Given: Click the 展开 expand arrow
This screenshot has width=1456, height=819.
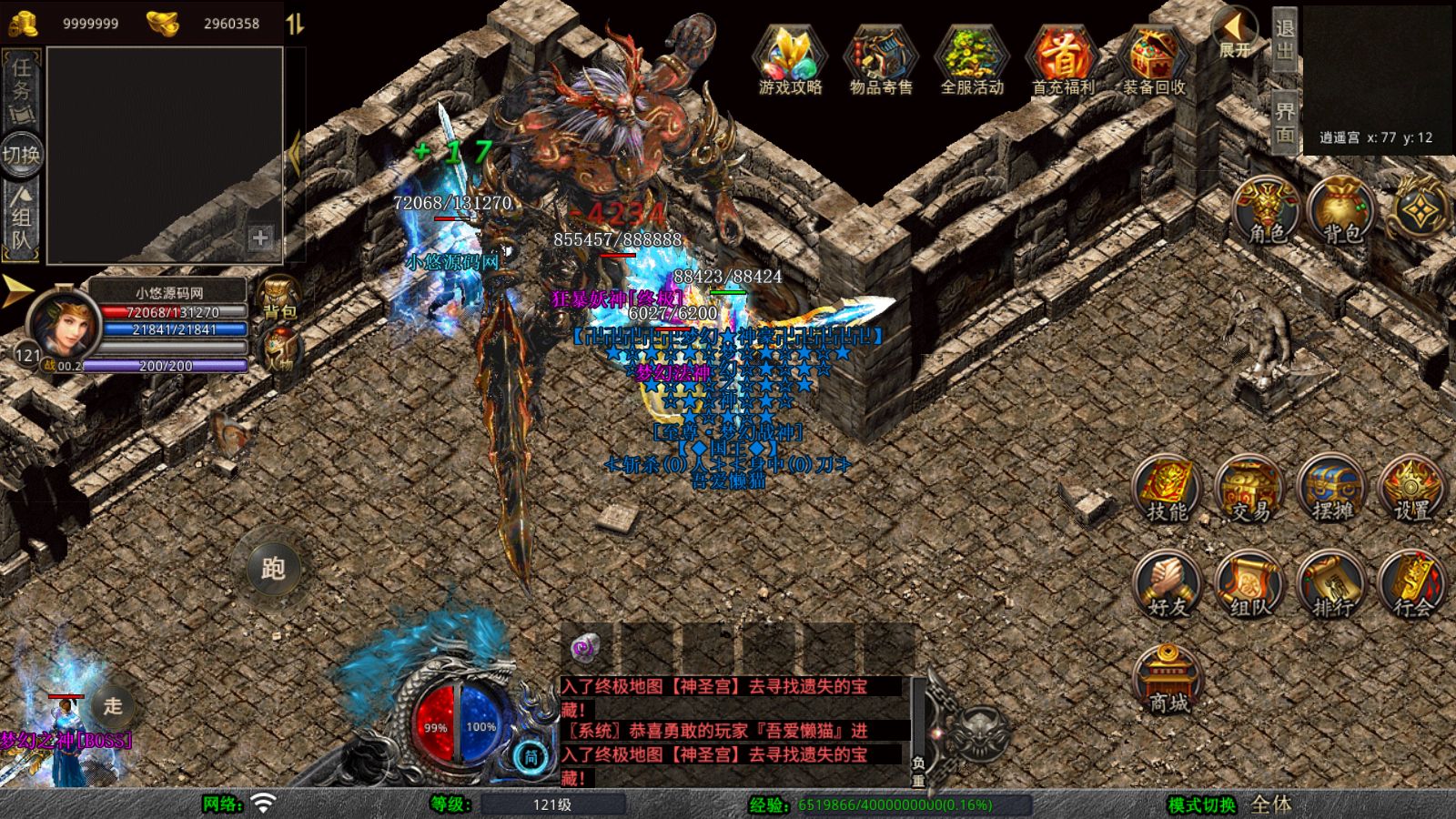Looking at the screenshot, I should pyautogui.click(x=1235, y=33).
